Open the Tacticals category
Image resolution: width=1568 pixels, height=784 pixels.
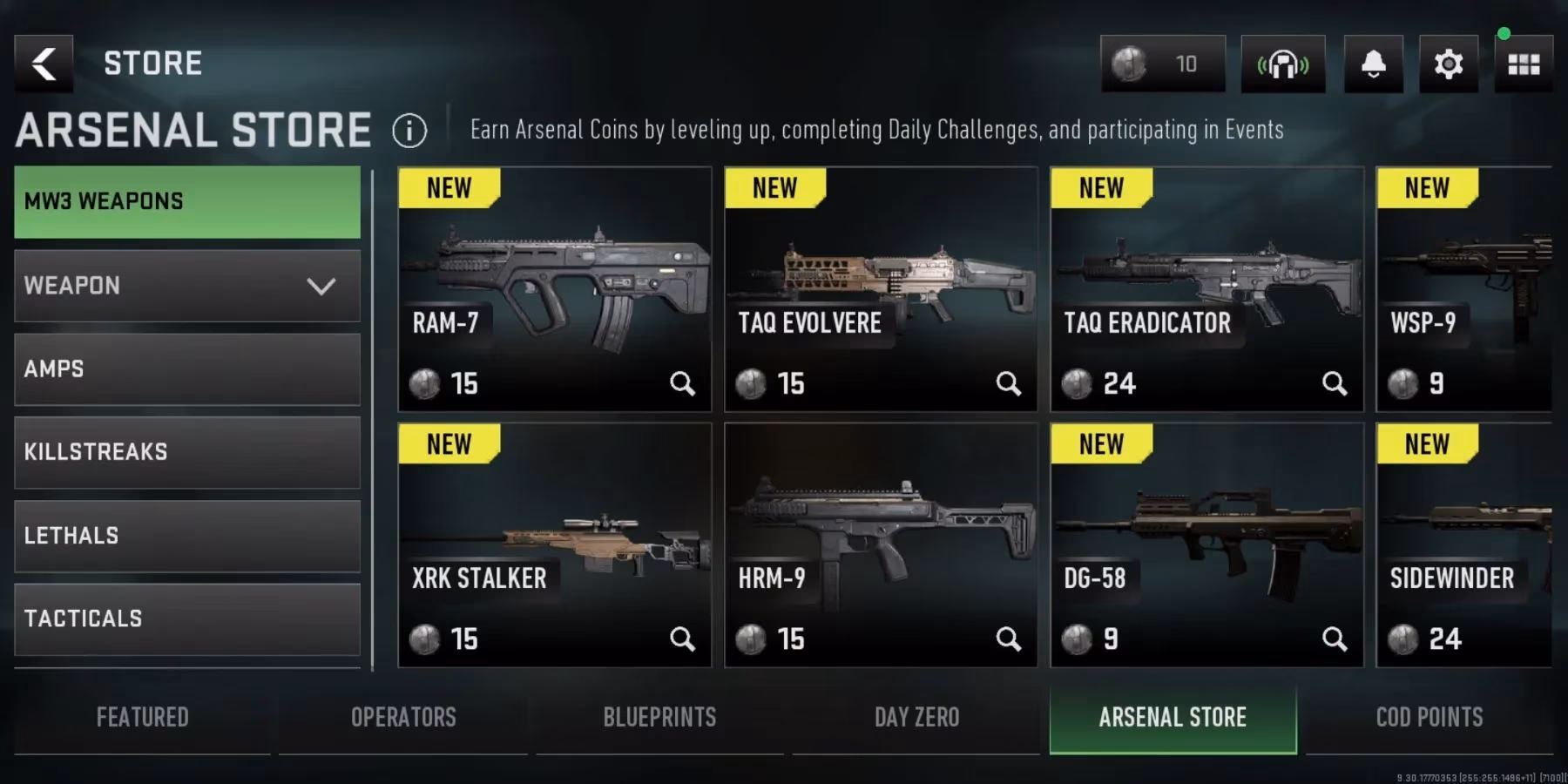coord(187,618)
